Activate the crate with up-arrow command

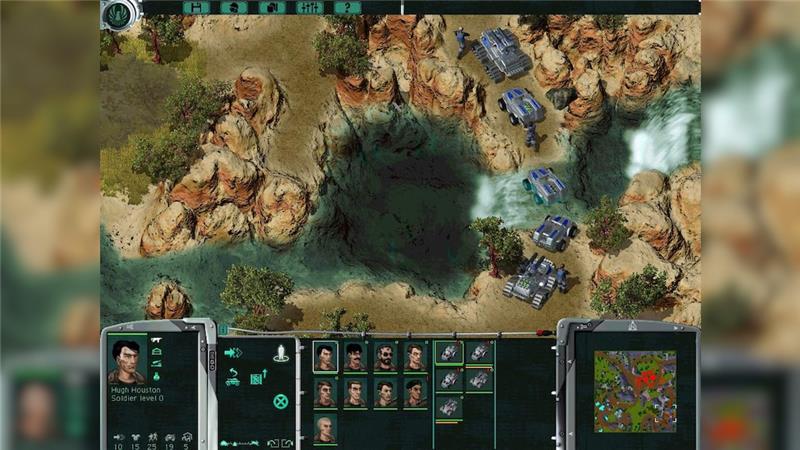(x=256, y=377)
